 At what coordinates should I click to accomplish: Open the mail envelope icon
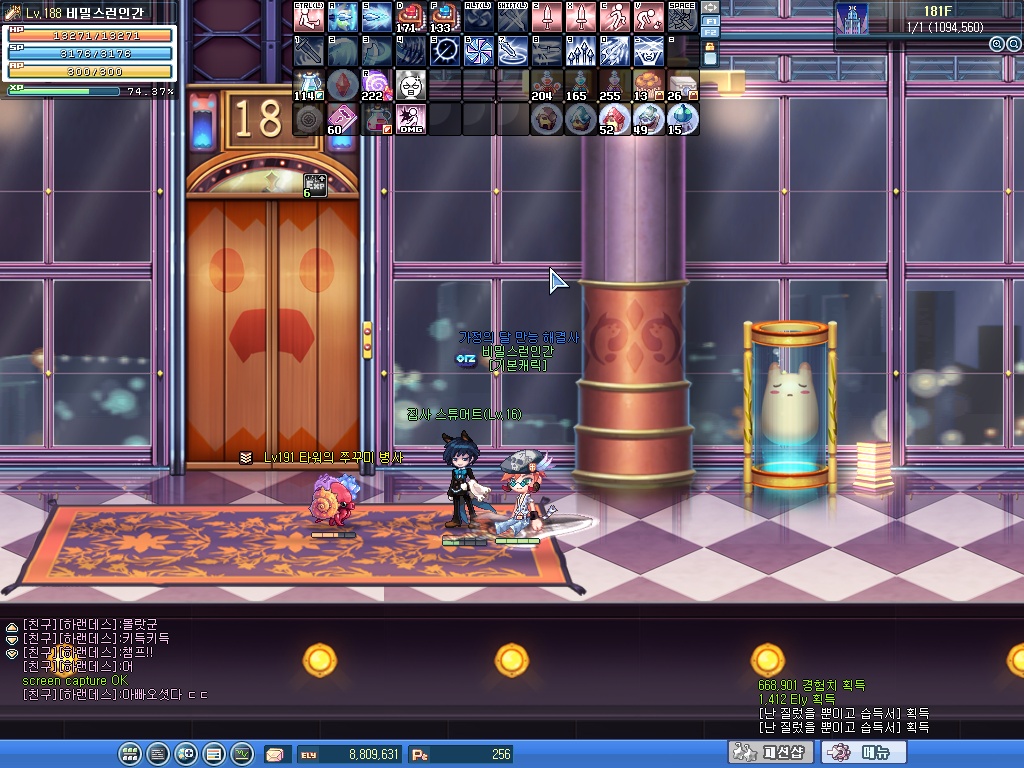[274, 754]
